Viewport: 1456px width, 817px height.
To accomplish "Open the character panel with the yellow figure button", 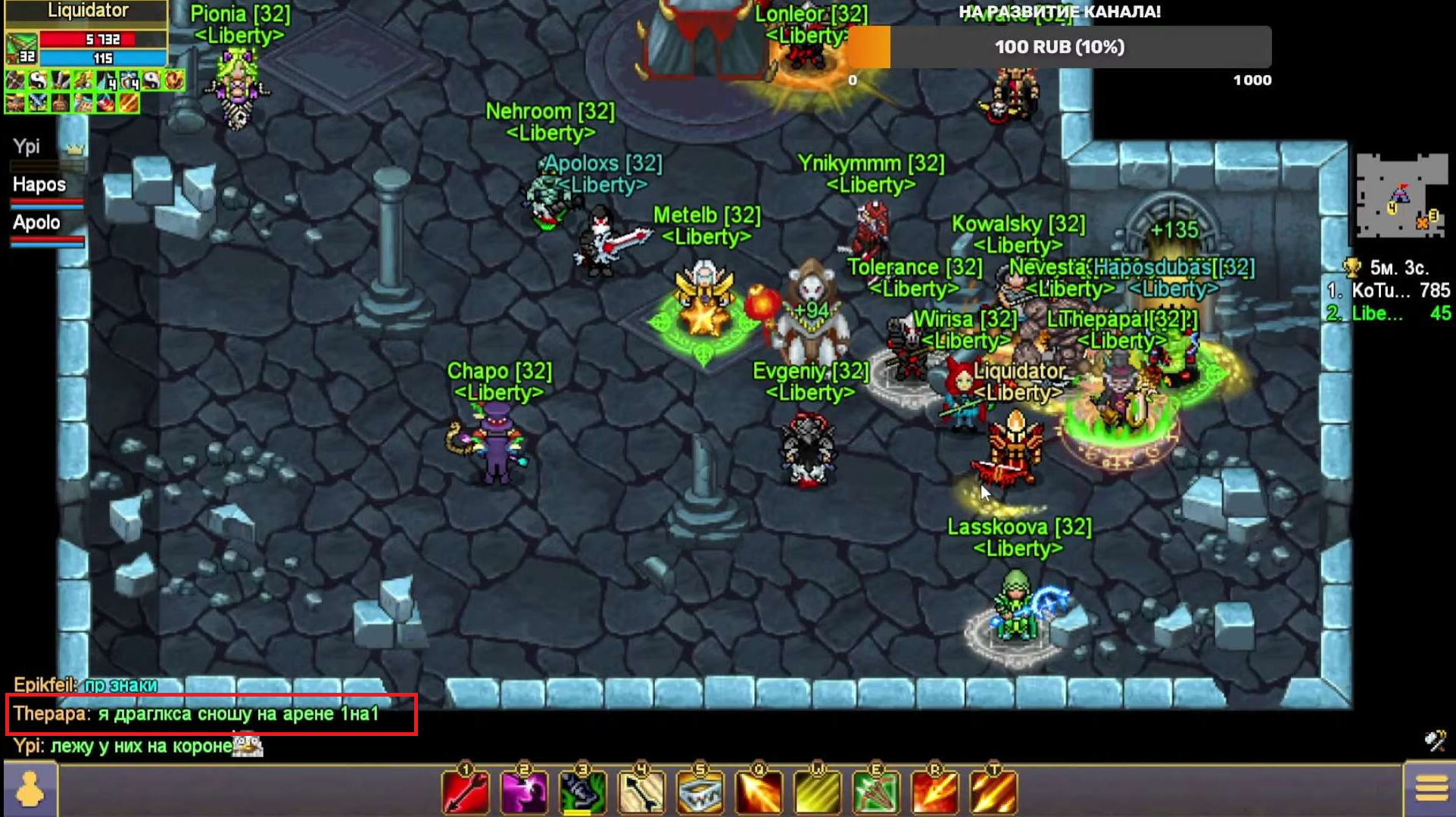I will [x=30, y=790].
